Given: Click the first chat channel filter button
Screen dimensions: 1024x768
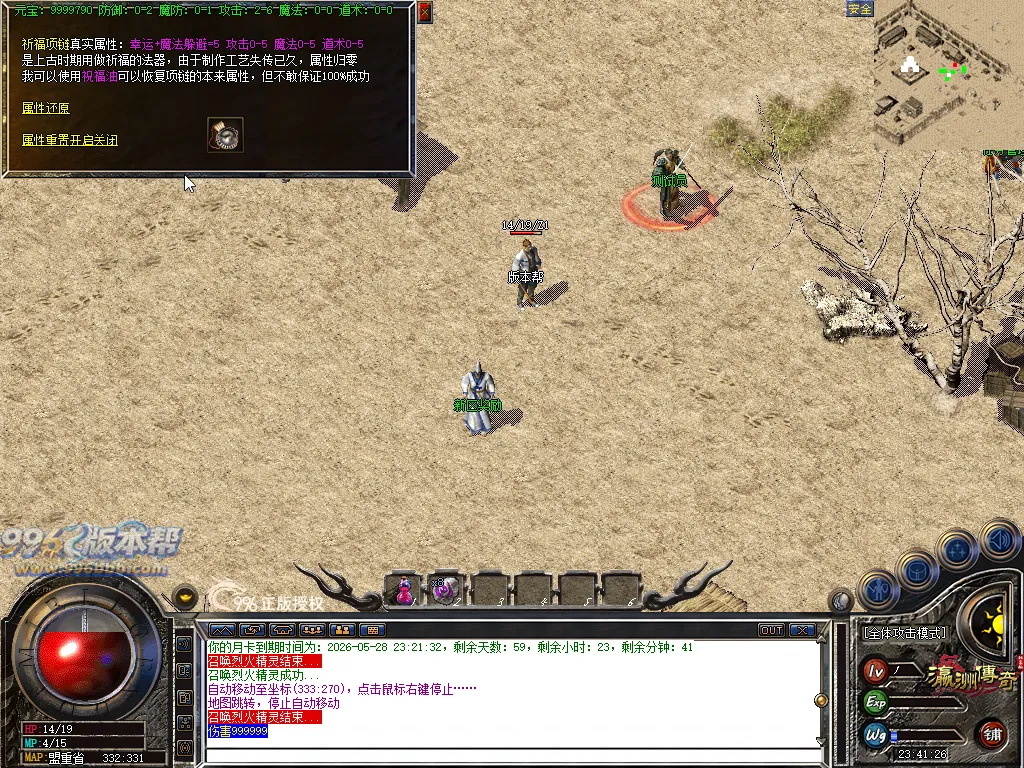Looking at the screenshot, I should 222,630.
